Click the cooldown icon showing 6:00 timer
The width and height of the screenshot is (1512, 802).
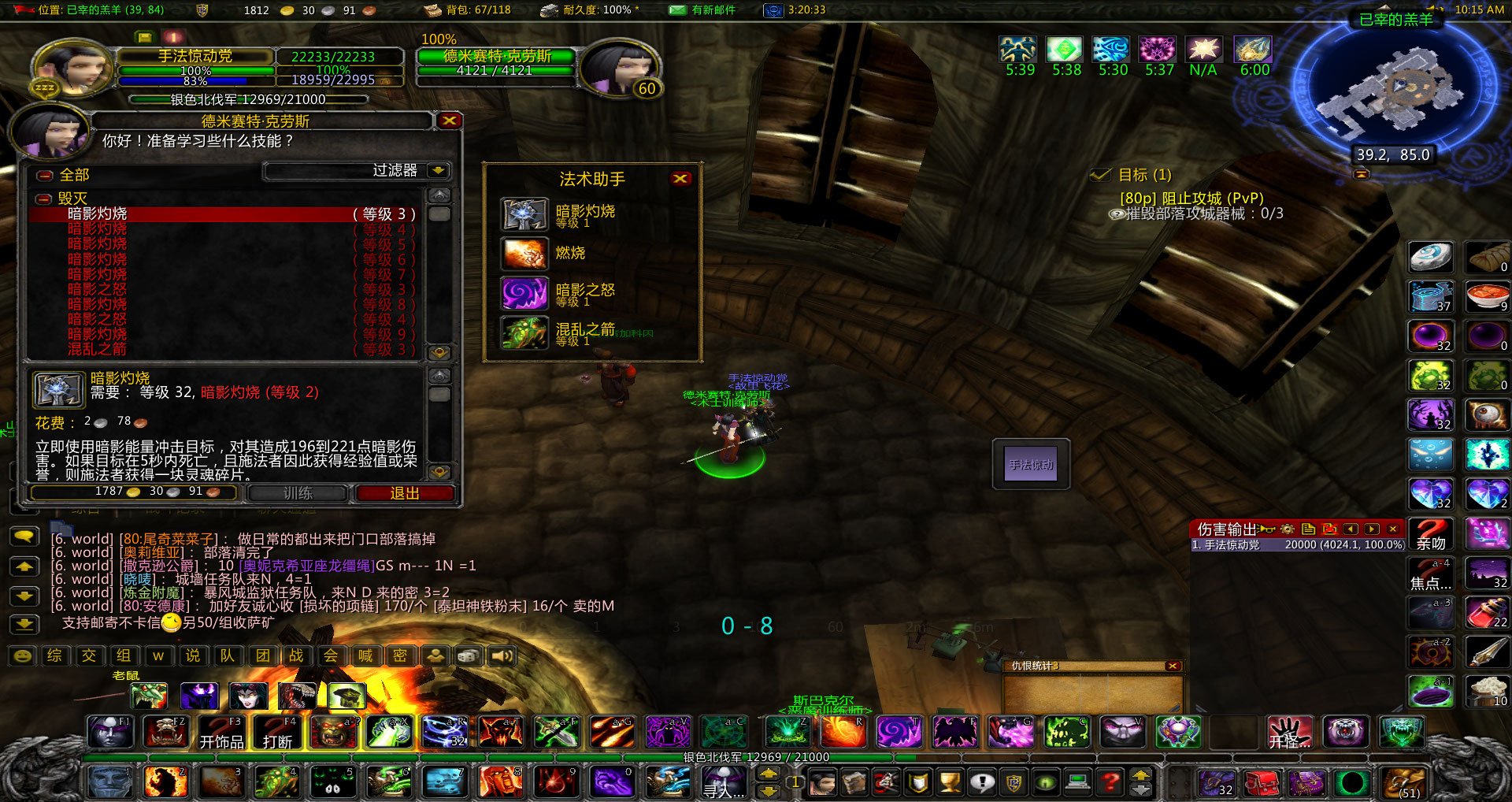click(1252, 48)
